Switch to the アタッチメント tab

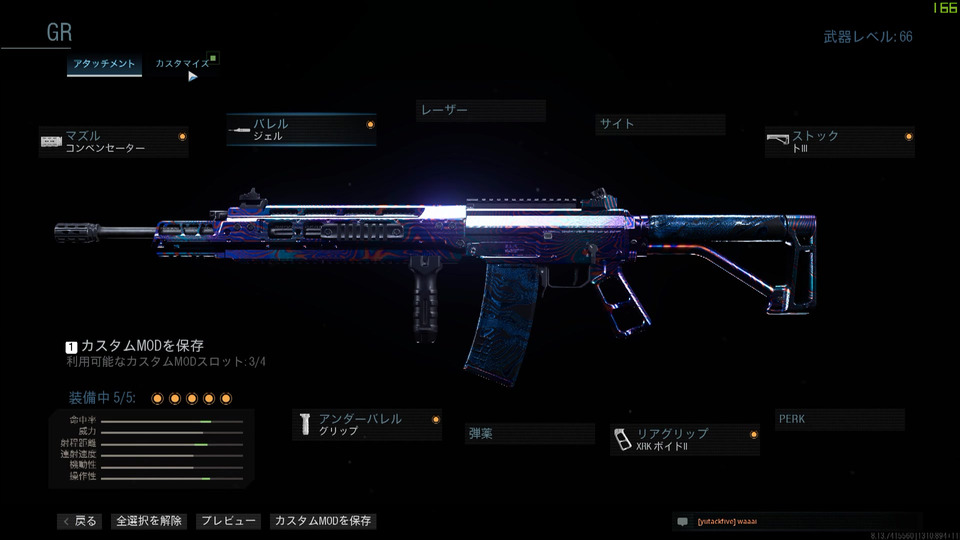(x=104, y=64)
